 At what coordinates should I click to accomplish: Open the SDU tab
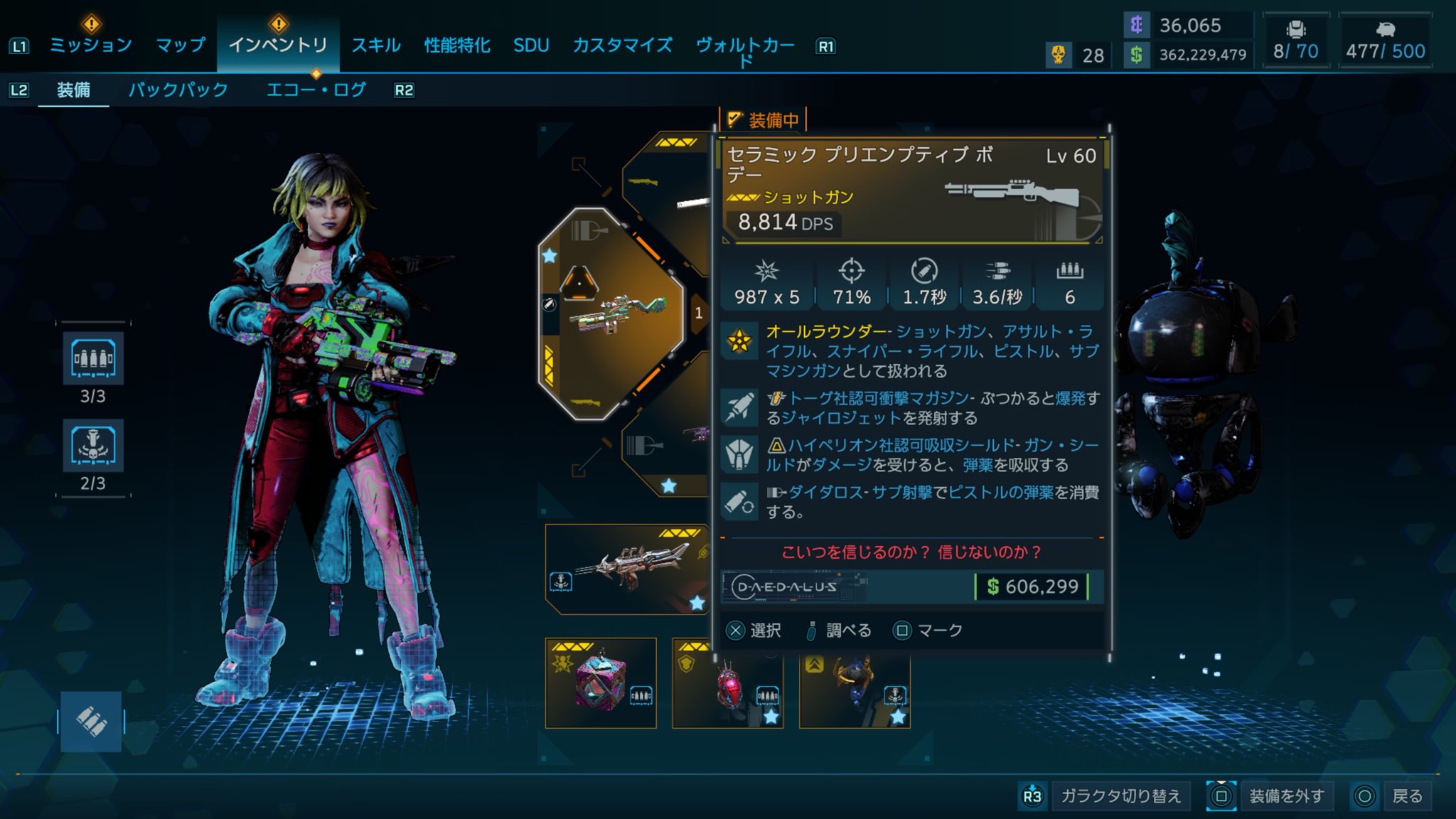(x=531, y=45)
